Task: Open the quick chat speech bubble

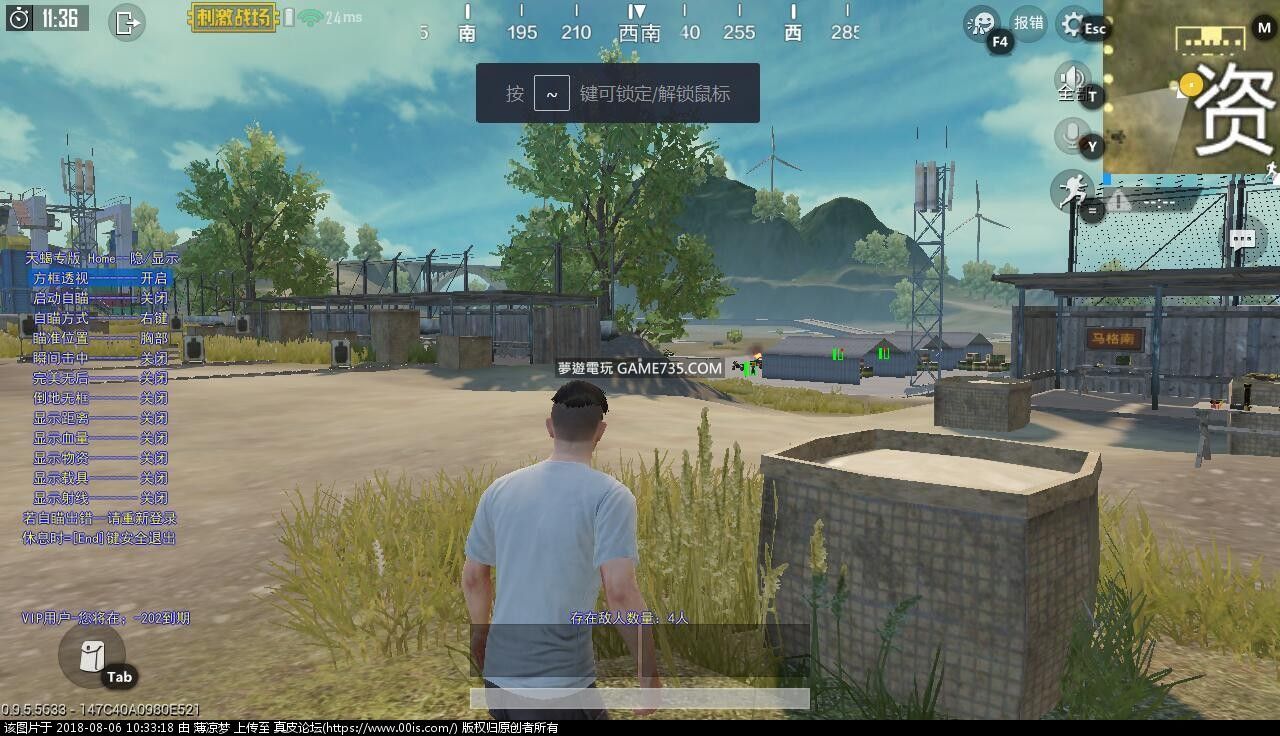Action: coord(1242,239)
